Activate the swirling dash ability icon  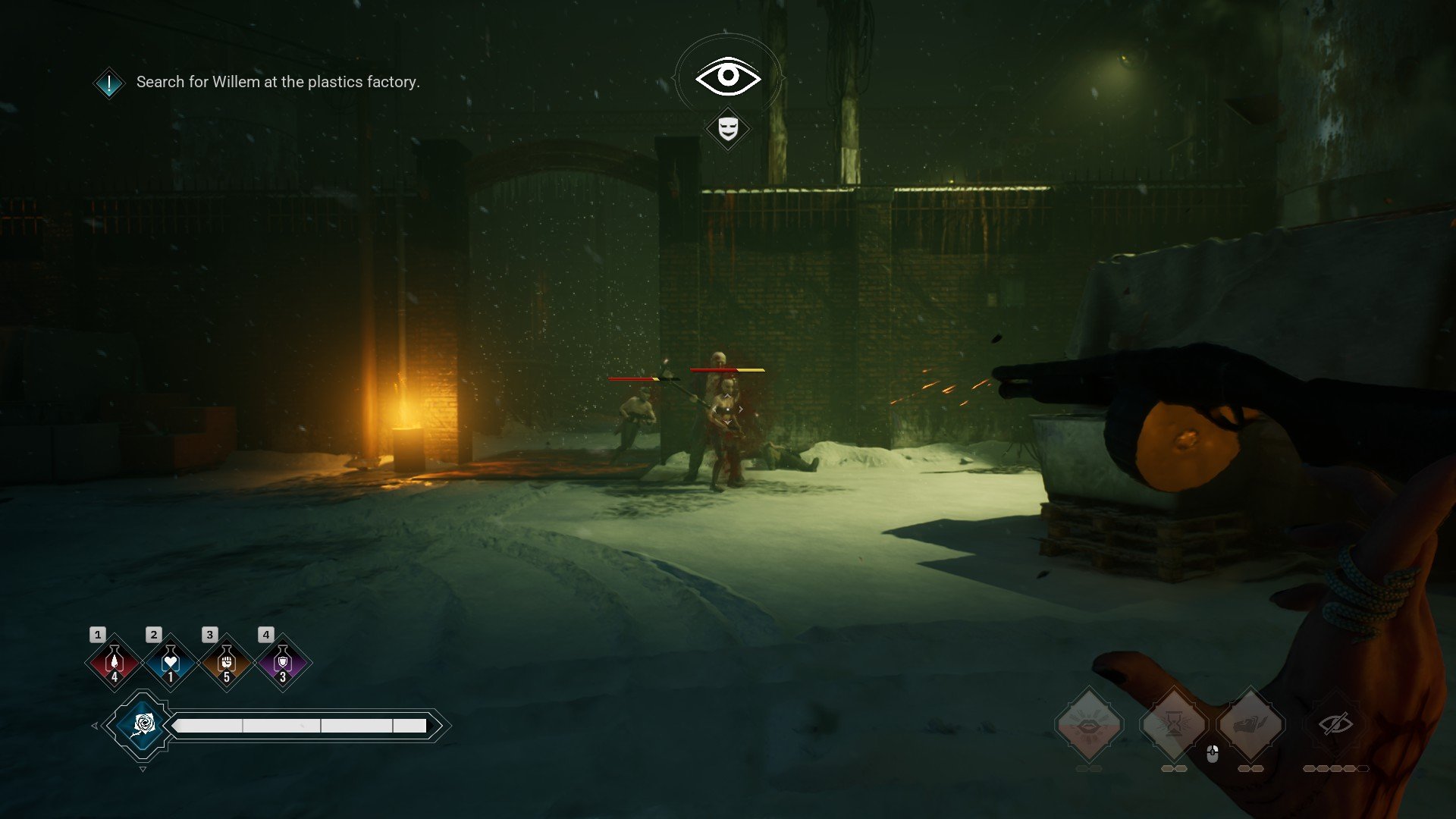click(x=1250, y=725)
